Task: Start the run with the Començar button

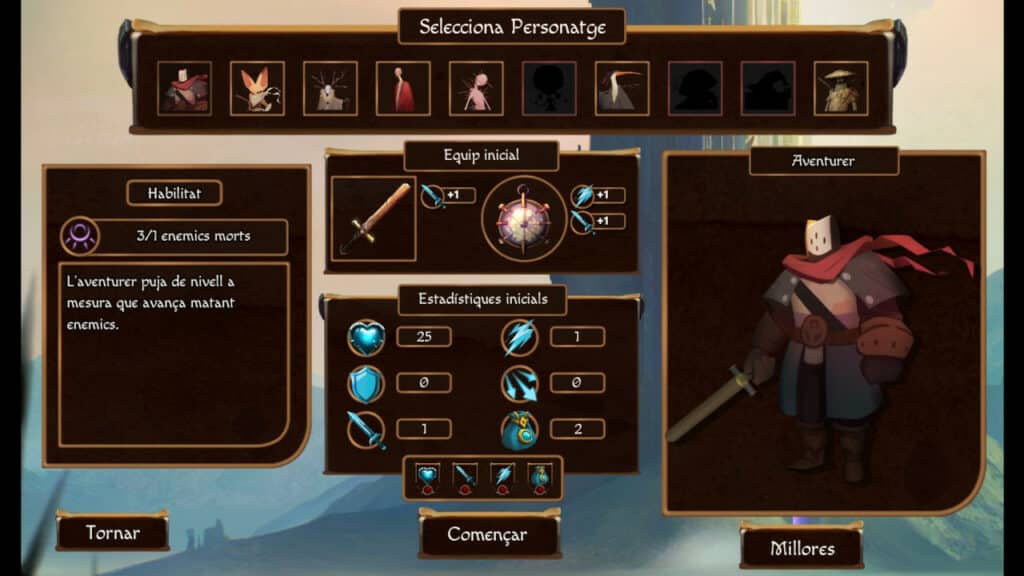Action: point(487,534)
